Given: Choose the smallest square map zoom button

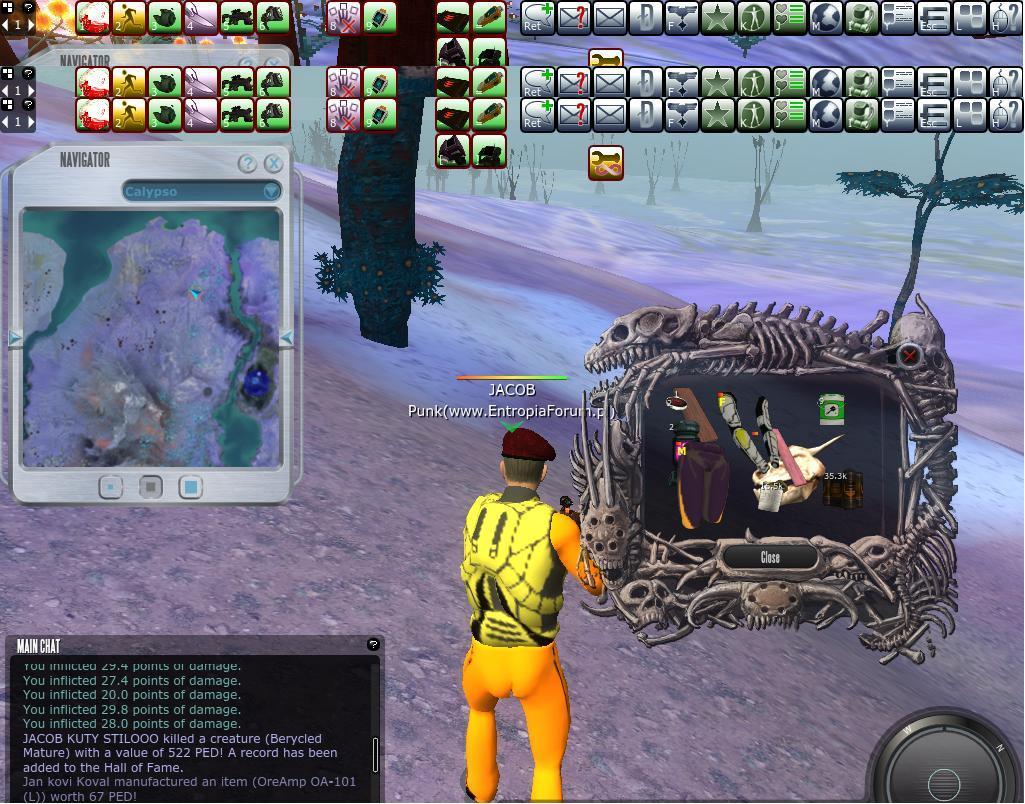Looking at the screenshot, I should click(111, 487).
